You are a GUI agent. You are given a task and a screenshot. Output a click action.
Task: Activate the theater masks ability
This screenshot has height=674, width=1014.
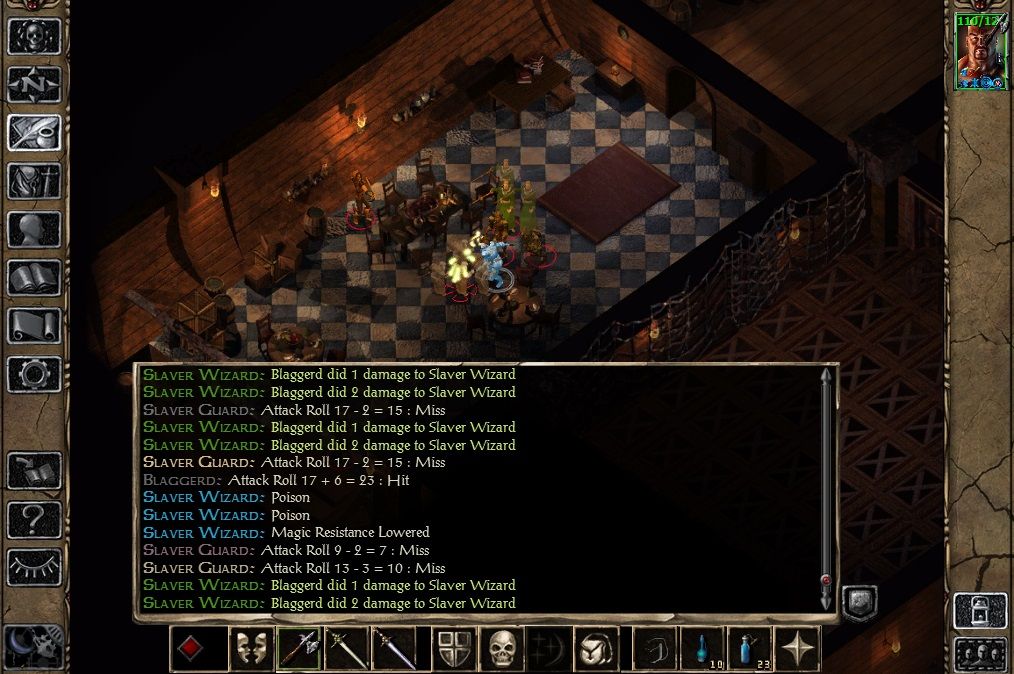coord(250,648)
